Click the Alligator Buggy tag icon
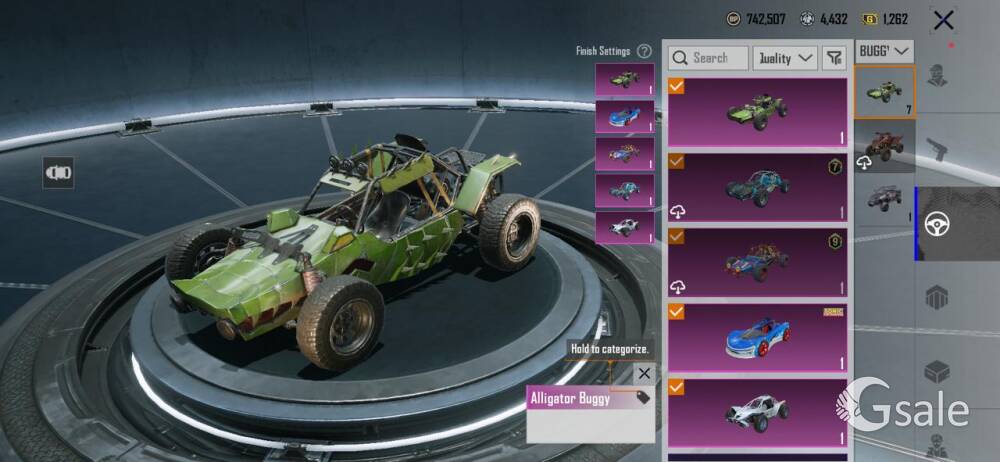The width and height of the screenshot is (1000, 462). tap(642, 397)
